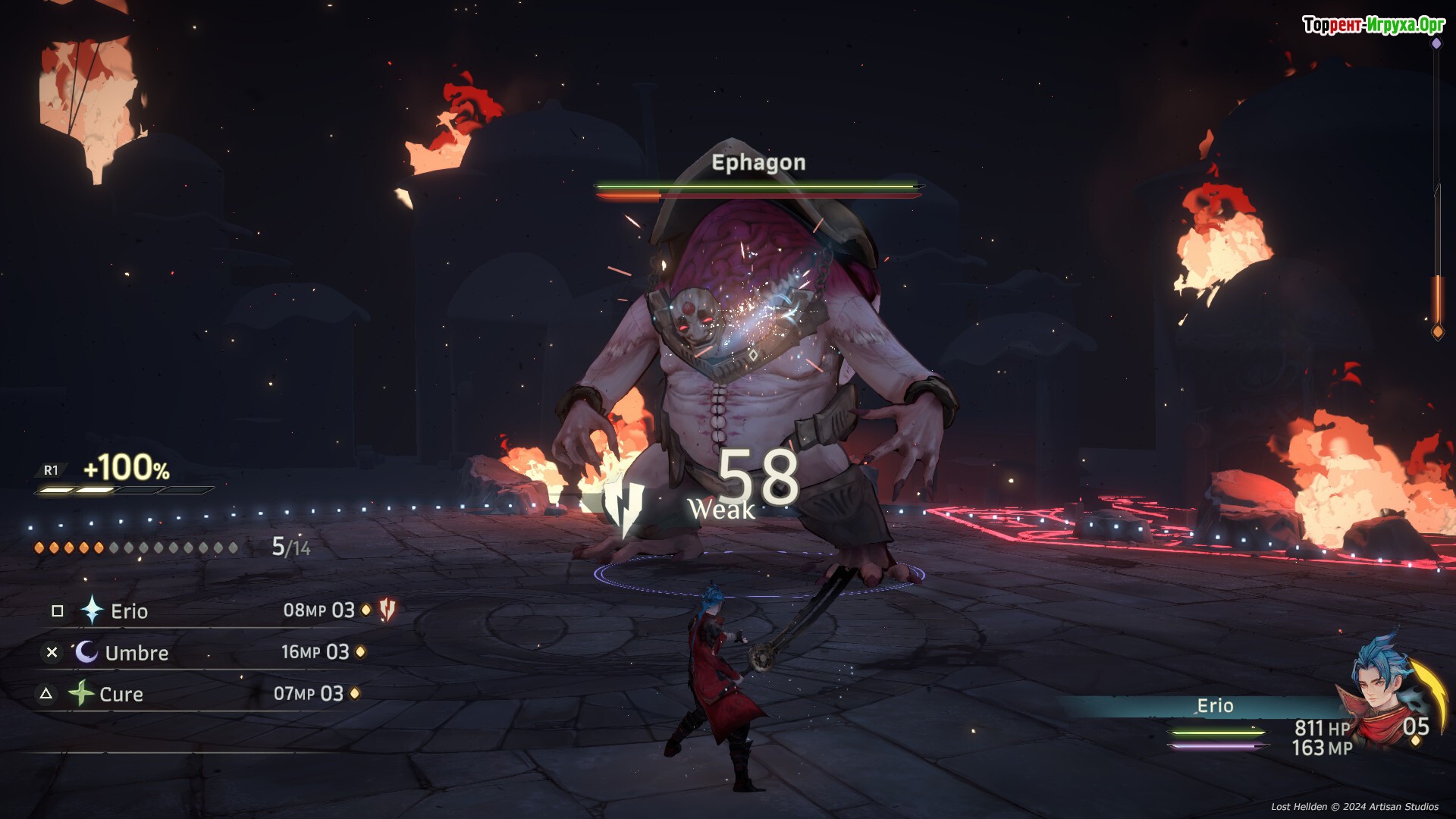Open the watermark link in the corner
The height and width of the screenshot is (819, 1456).
coord(1373,25)
